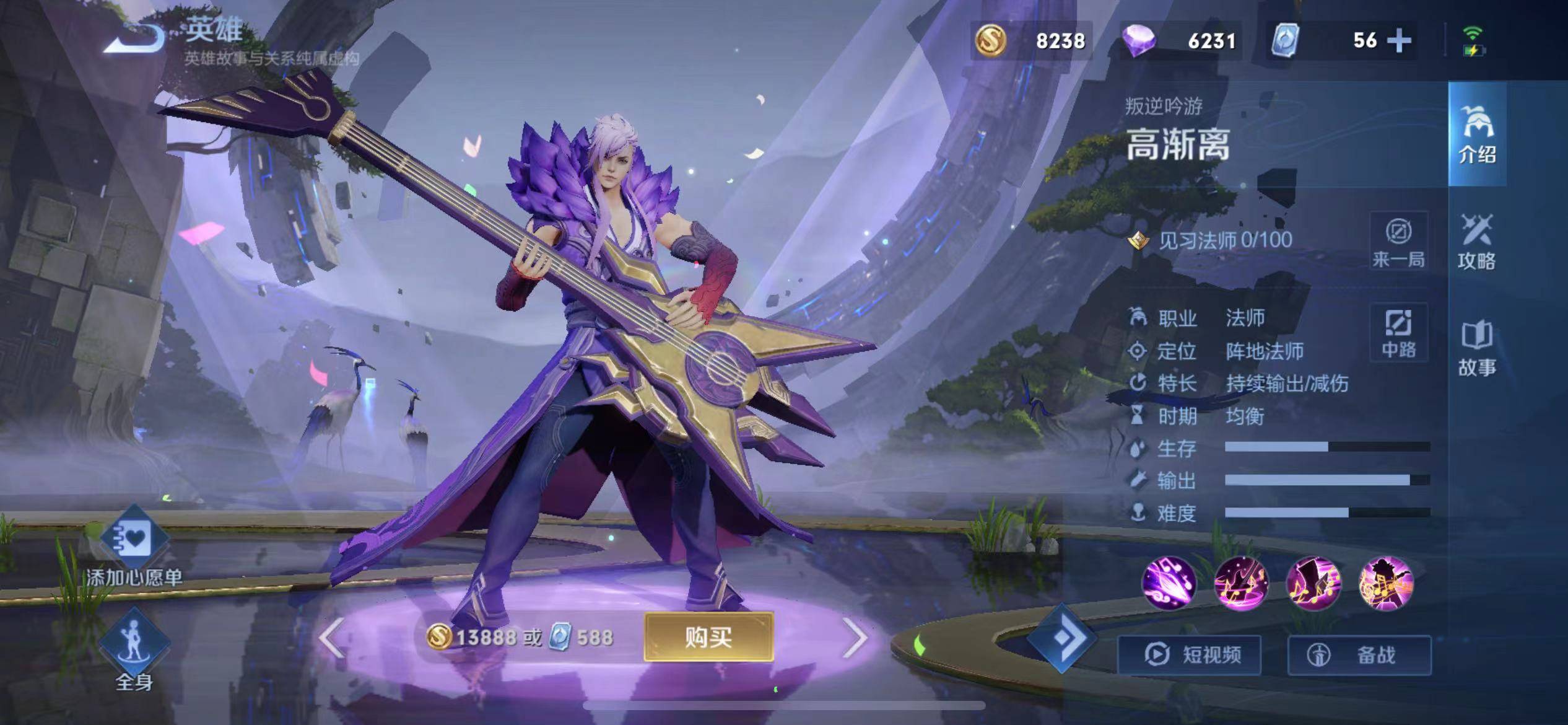View the fourth skill icon with guitarist
The width and height of the screenshot is (1568, 725).
(x=1386, y=584)
